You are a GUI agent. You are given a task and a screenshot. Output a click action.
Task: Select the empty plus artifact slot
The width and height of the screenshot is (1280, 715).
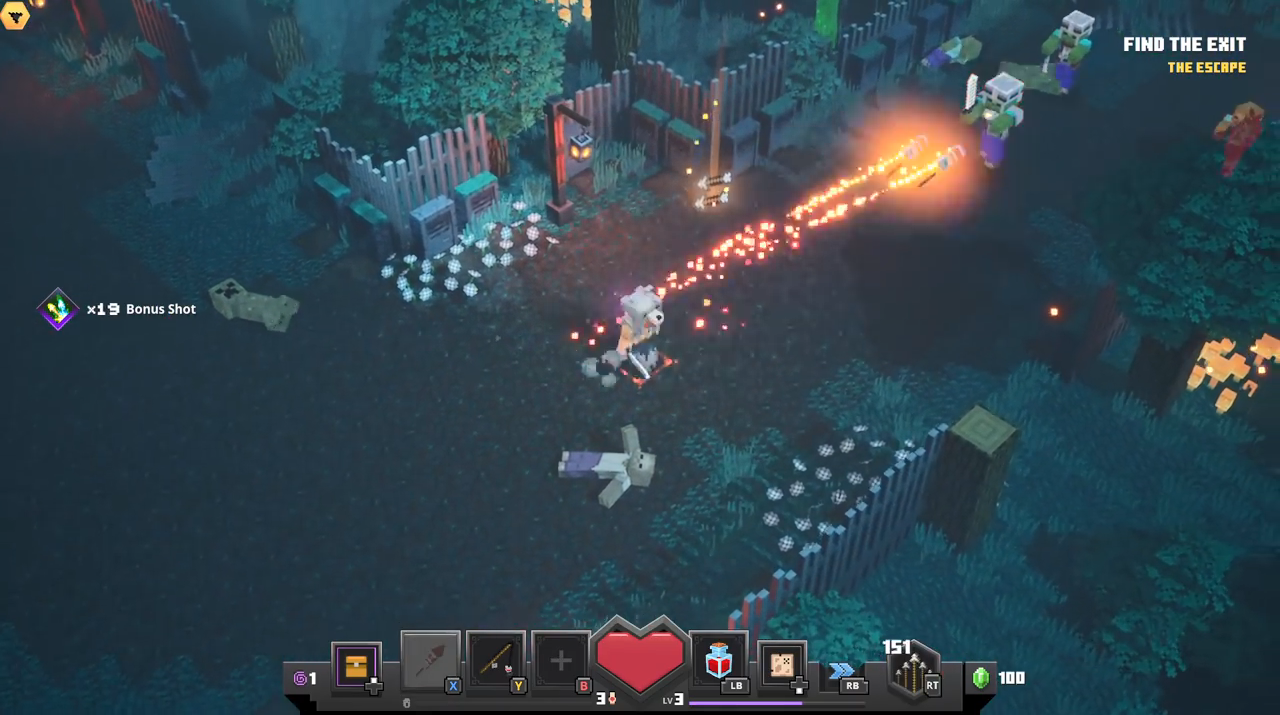coord(561,661)
